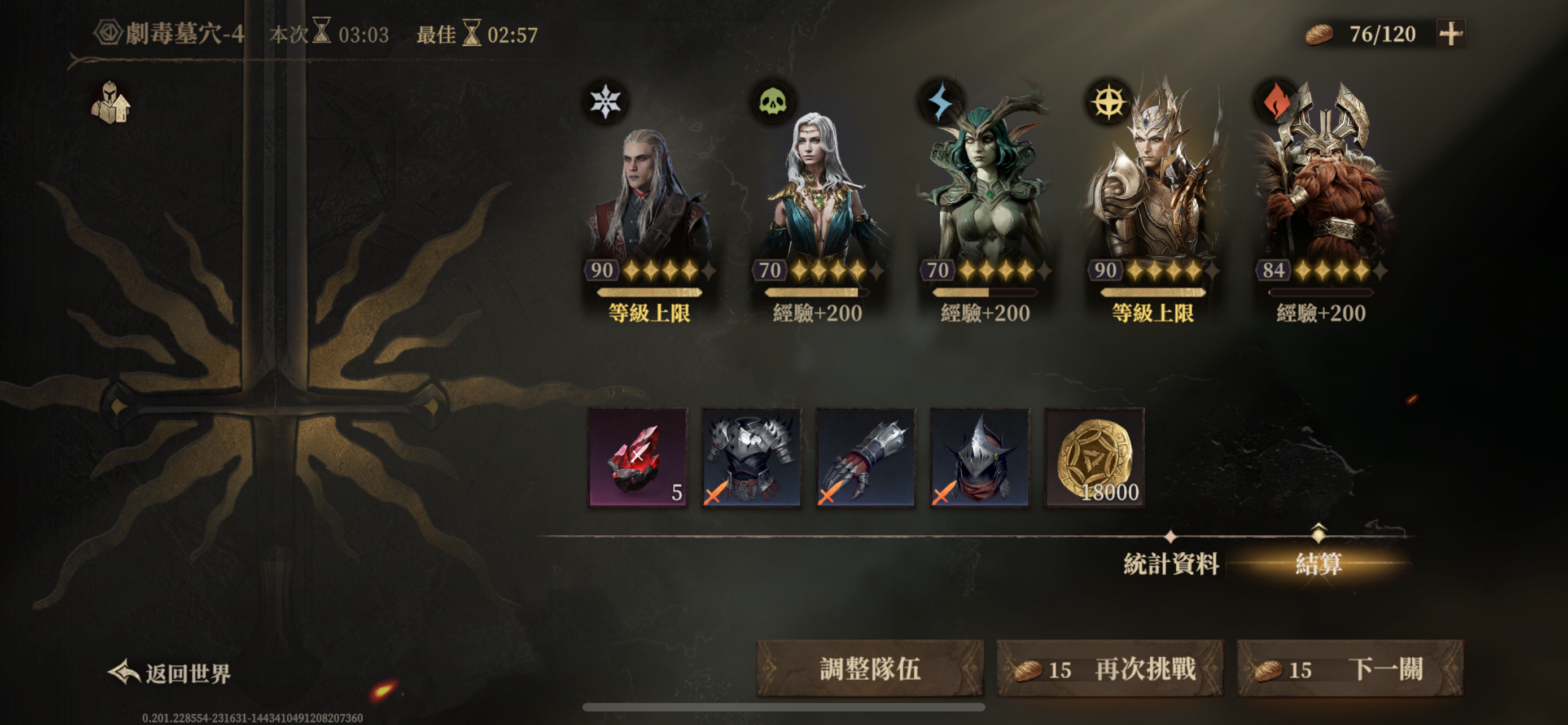View the spiked chest armor reward
The height and width of the screenshot is (725, 1568).
coord(752,457)
